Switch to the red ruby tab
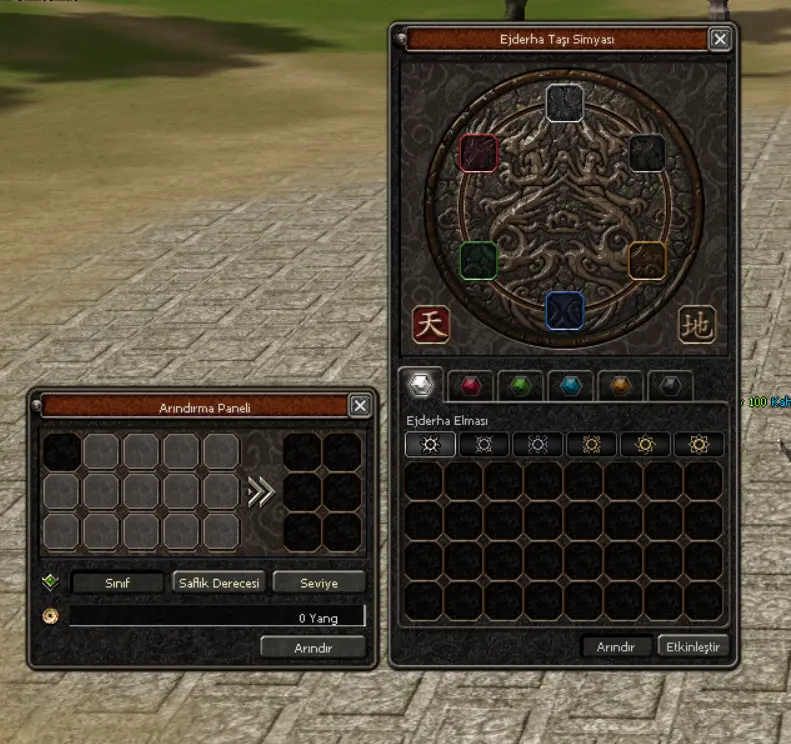This screenshot has width=791, height=744. (x=468, y=386)
